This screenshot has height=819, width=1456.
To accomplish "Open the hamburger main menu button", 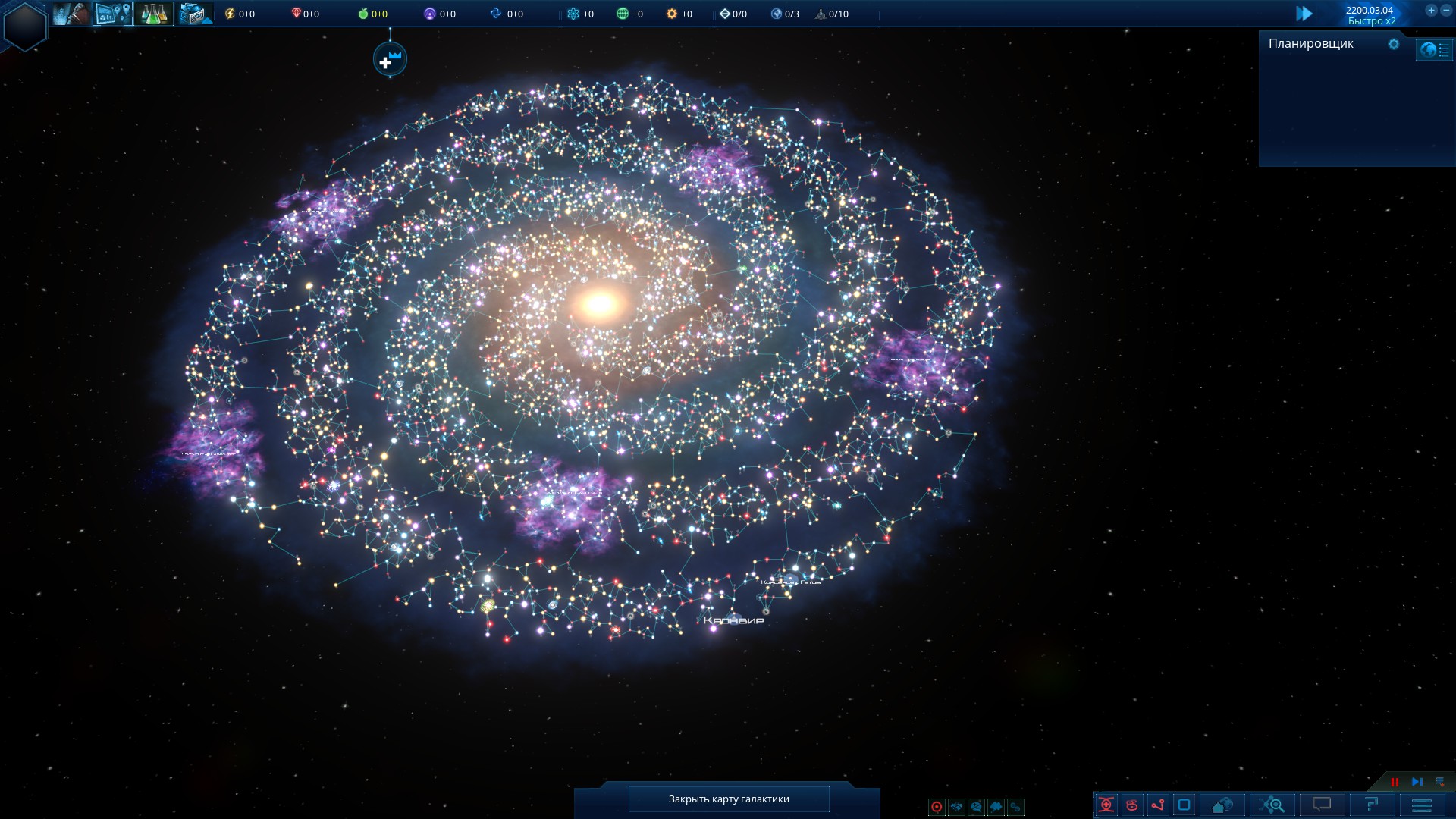I will tap(1422, 805).
